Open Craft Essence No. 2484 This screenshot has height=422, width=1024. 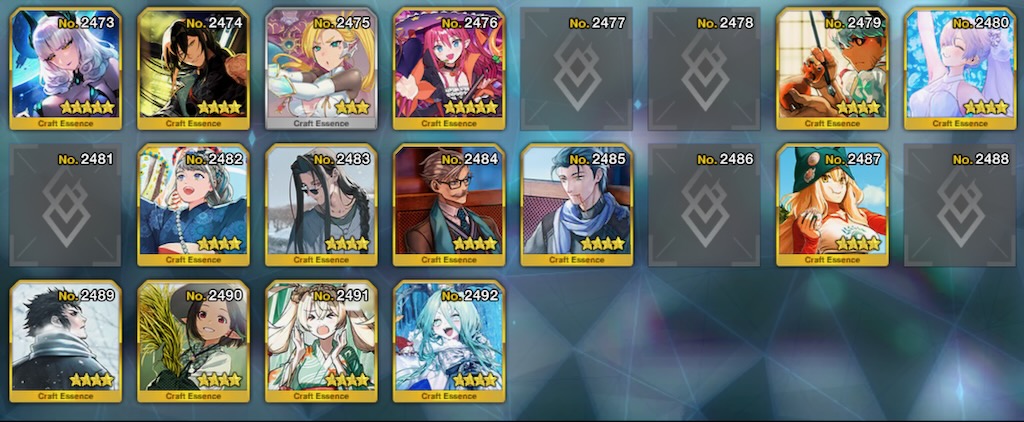450,205
